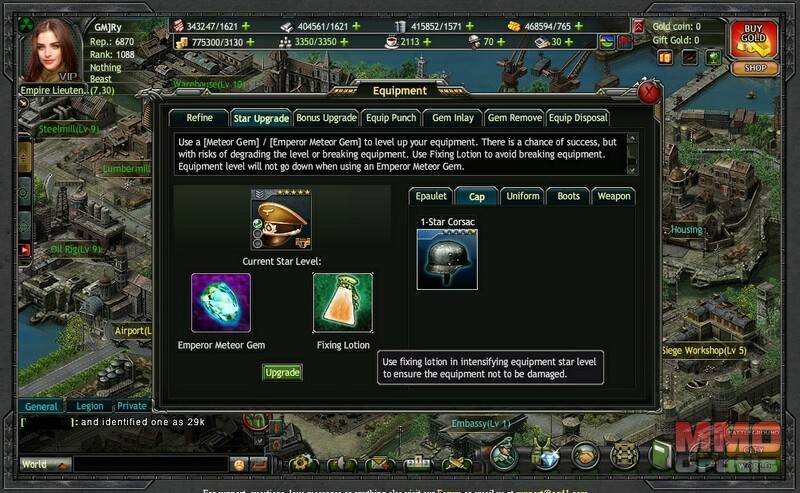Open the Boots equipment category
This screenshot has width=800, height=493.
coord(567,196)
